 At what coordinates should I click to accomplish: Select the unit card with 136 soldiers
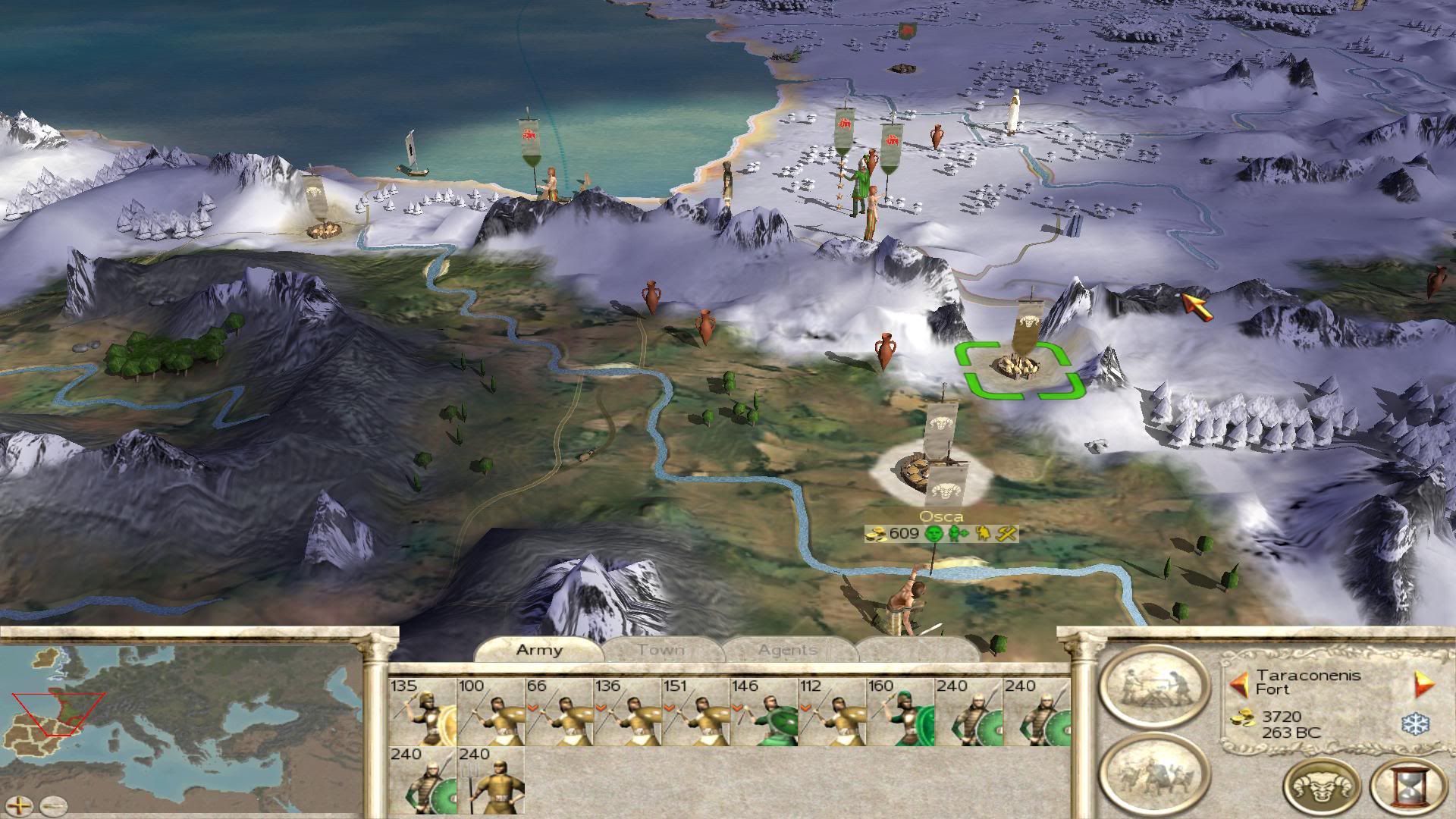(627, 712)
